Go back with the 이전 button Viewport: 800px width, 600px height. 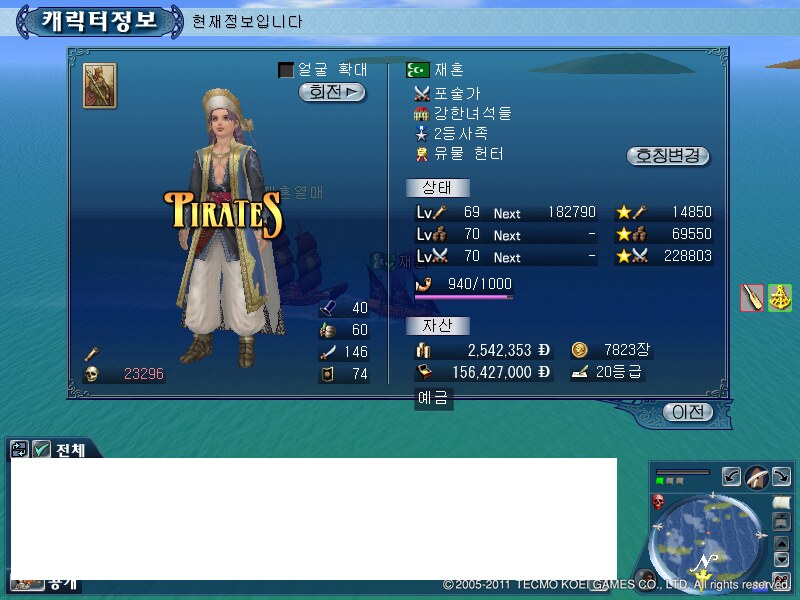(x=689, y=412)
